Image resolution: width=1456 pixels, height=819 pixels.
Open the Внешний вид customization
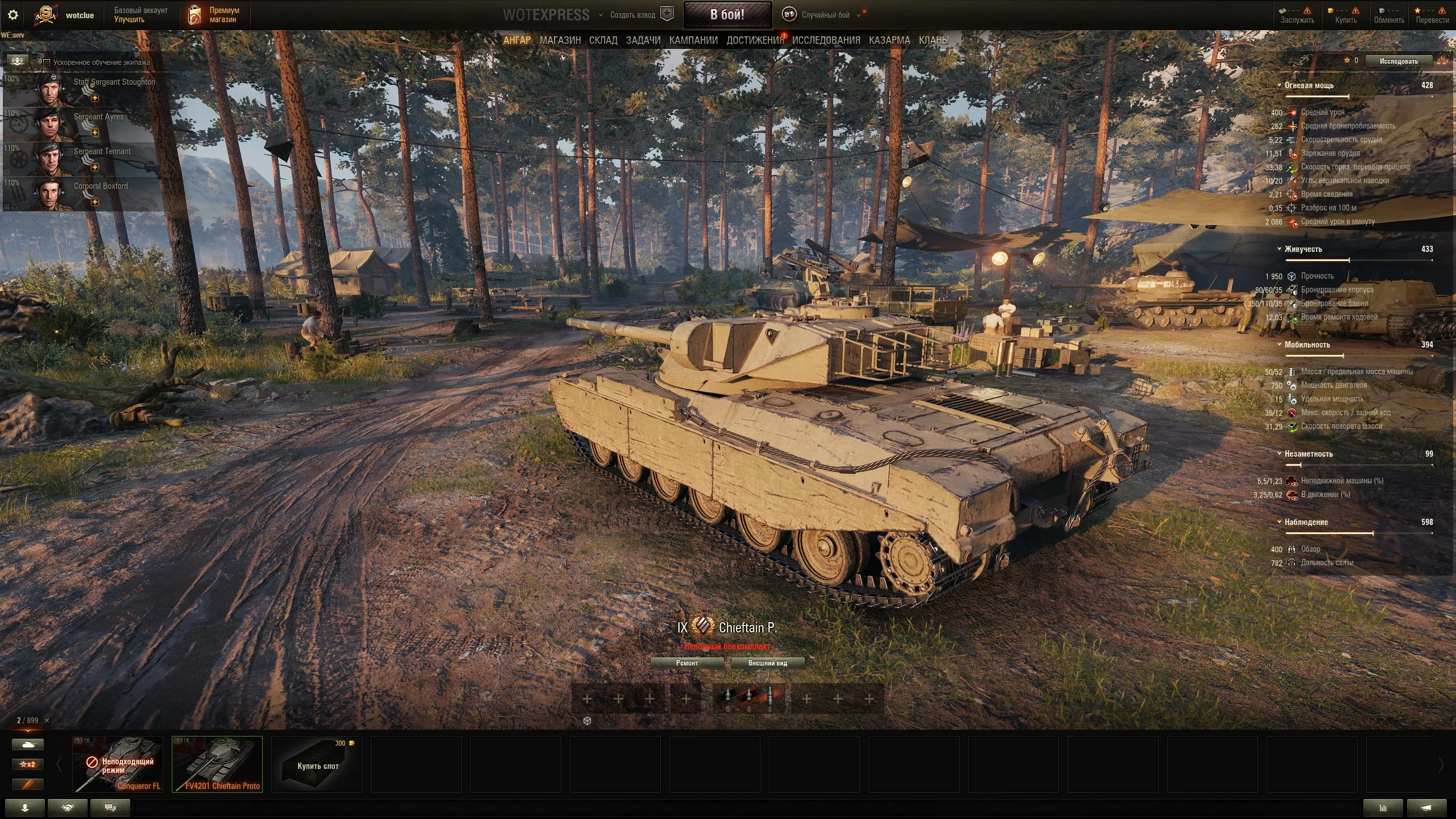point(767,663)
